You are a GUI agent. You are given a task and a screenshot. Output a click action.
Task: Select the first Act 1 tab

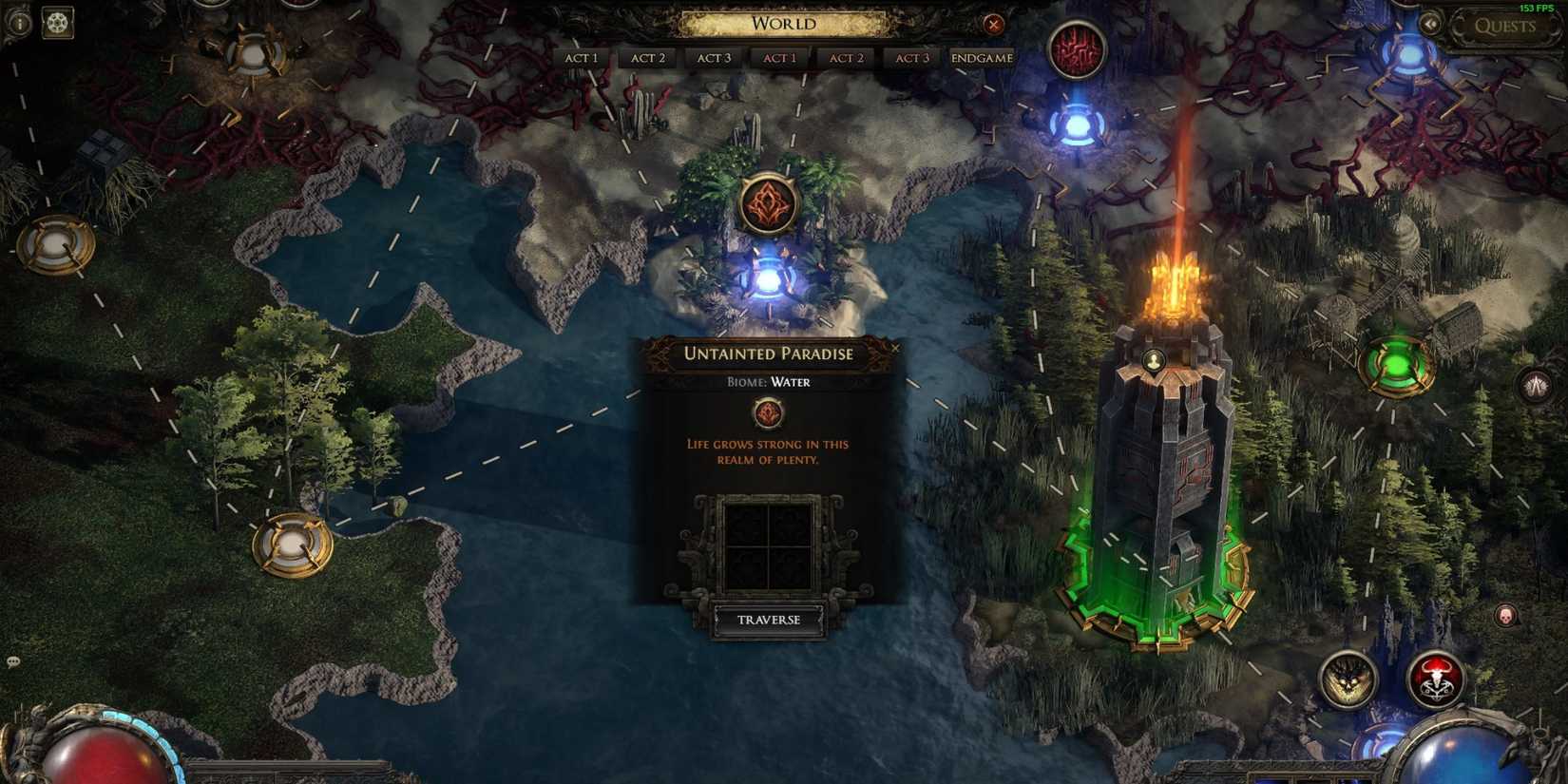click(581, 57)
